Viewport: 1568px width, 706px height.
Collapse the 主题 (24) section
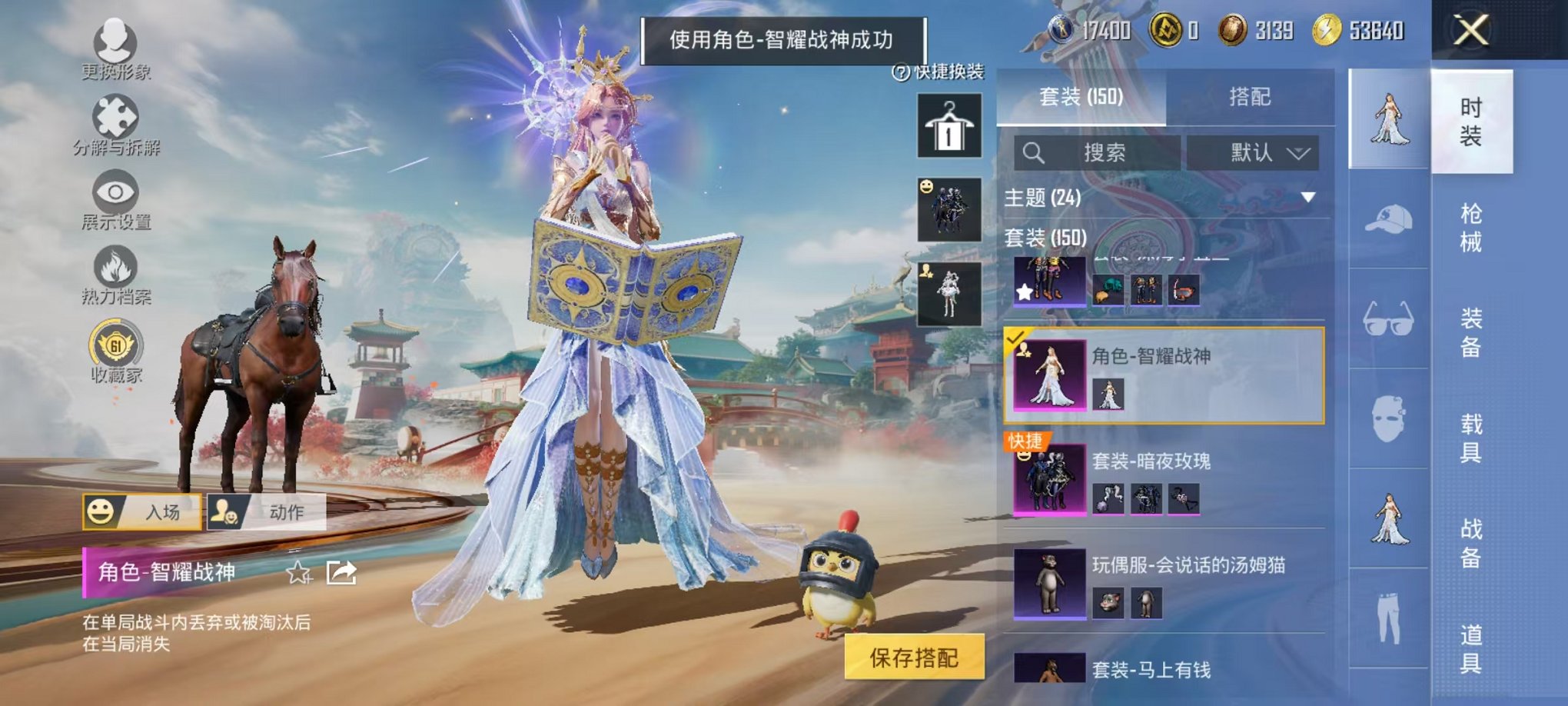(1307, 198)
